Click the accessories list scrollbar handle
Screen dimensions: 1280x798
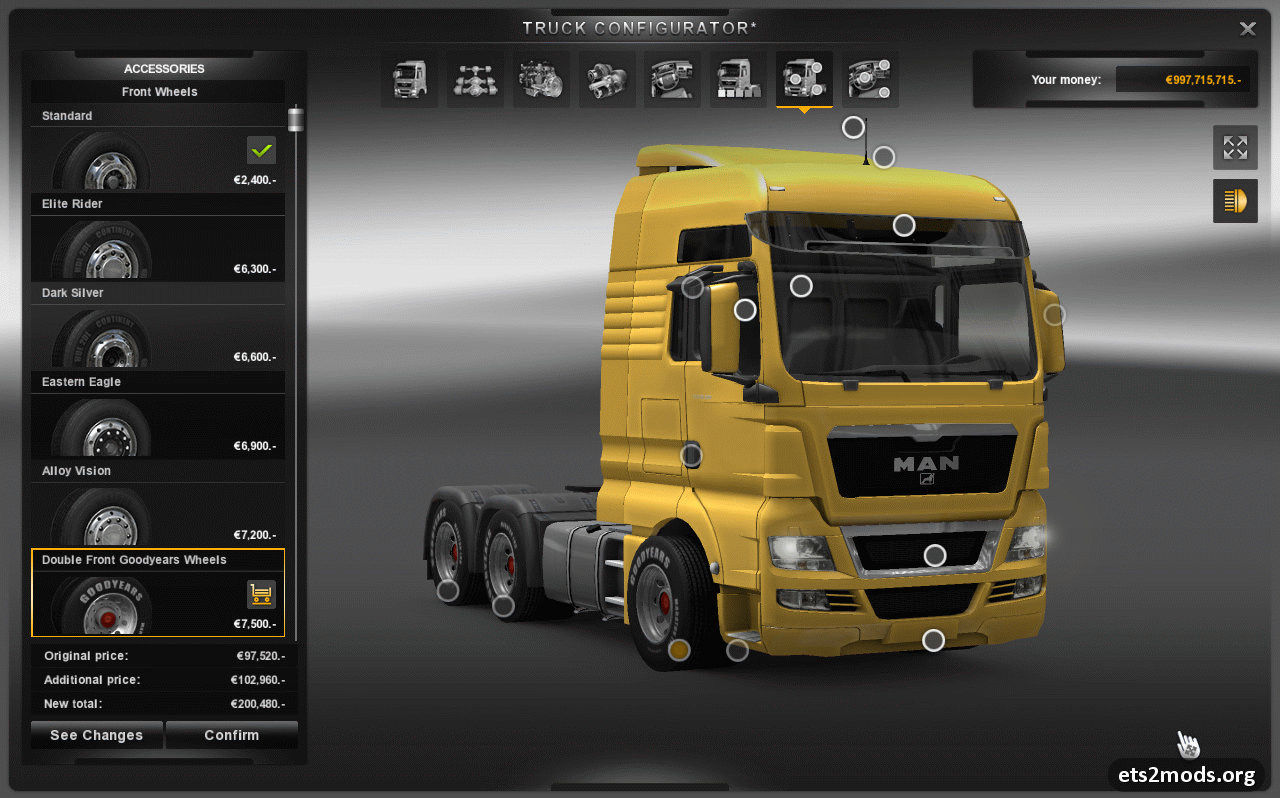click(x=296, y=120)
